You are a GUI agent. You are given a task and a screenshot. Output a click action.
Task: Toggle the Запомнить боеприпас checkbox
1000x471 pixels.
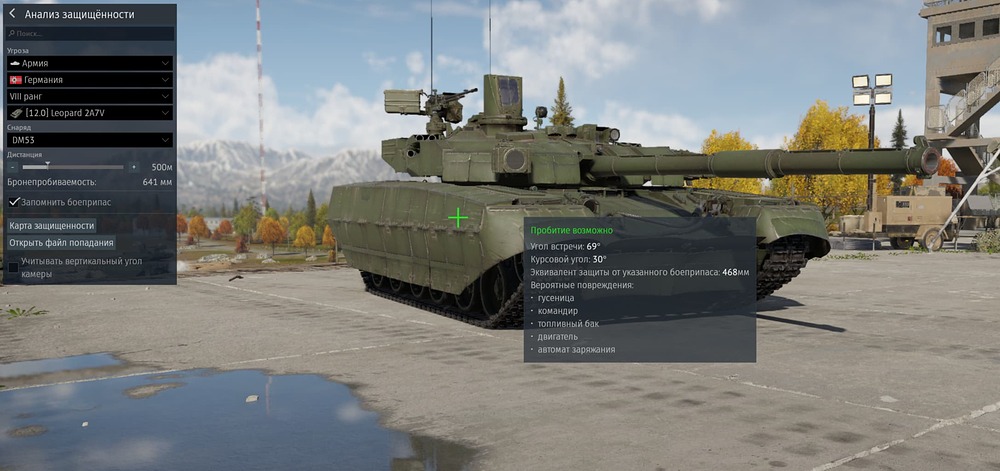tap(14, 202)
